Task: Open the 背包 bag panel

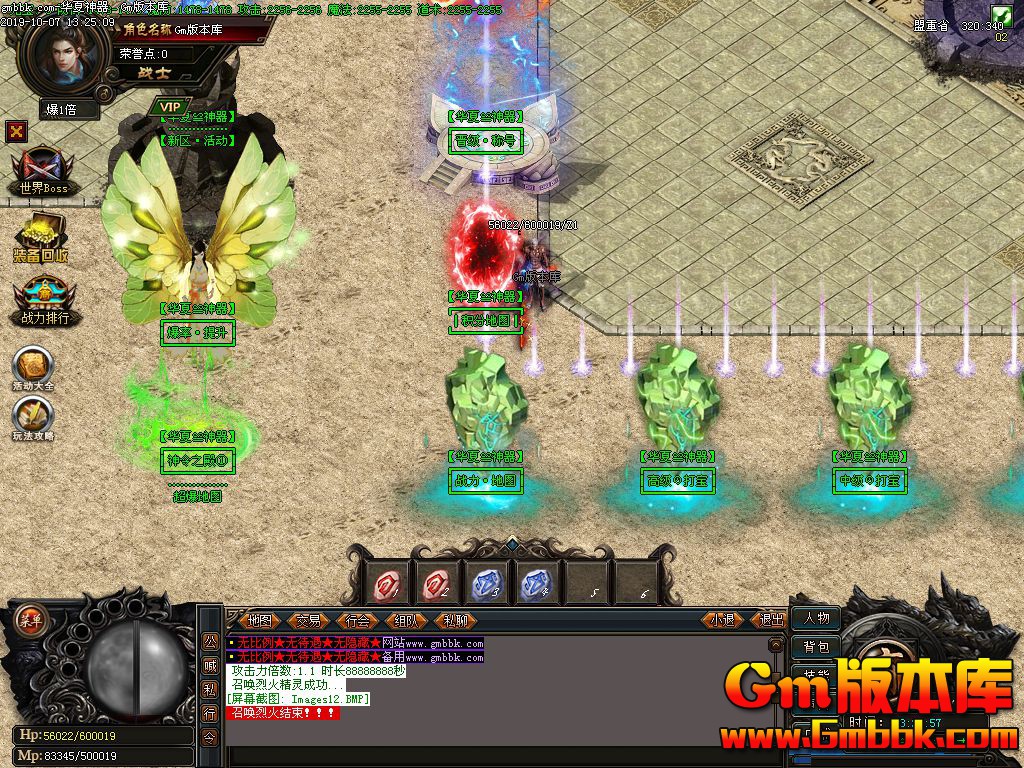Action: coord(816,647)
